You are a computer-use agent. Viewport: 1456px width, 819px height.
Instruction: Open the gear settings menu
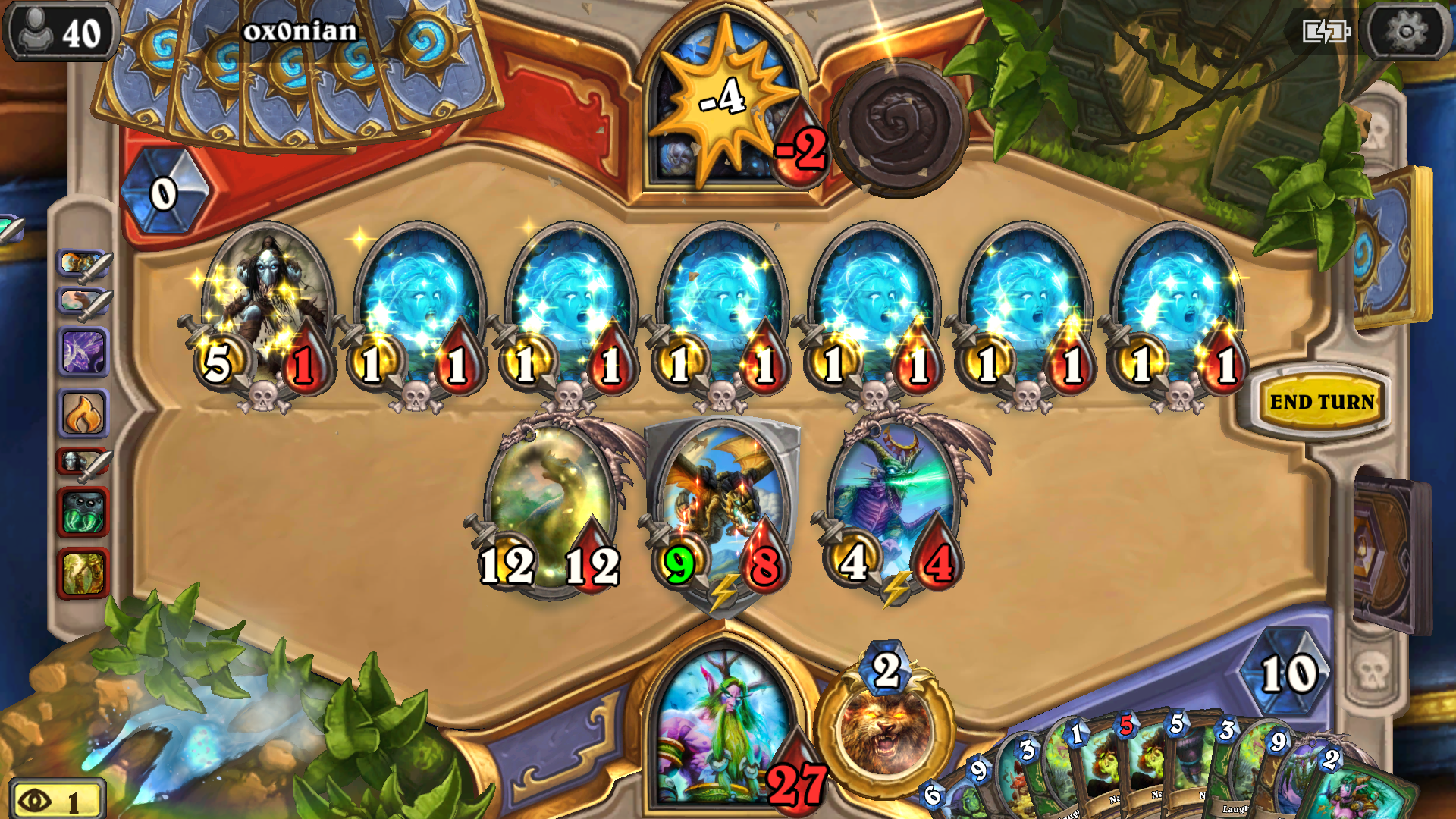tap(1405, 32)
